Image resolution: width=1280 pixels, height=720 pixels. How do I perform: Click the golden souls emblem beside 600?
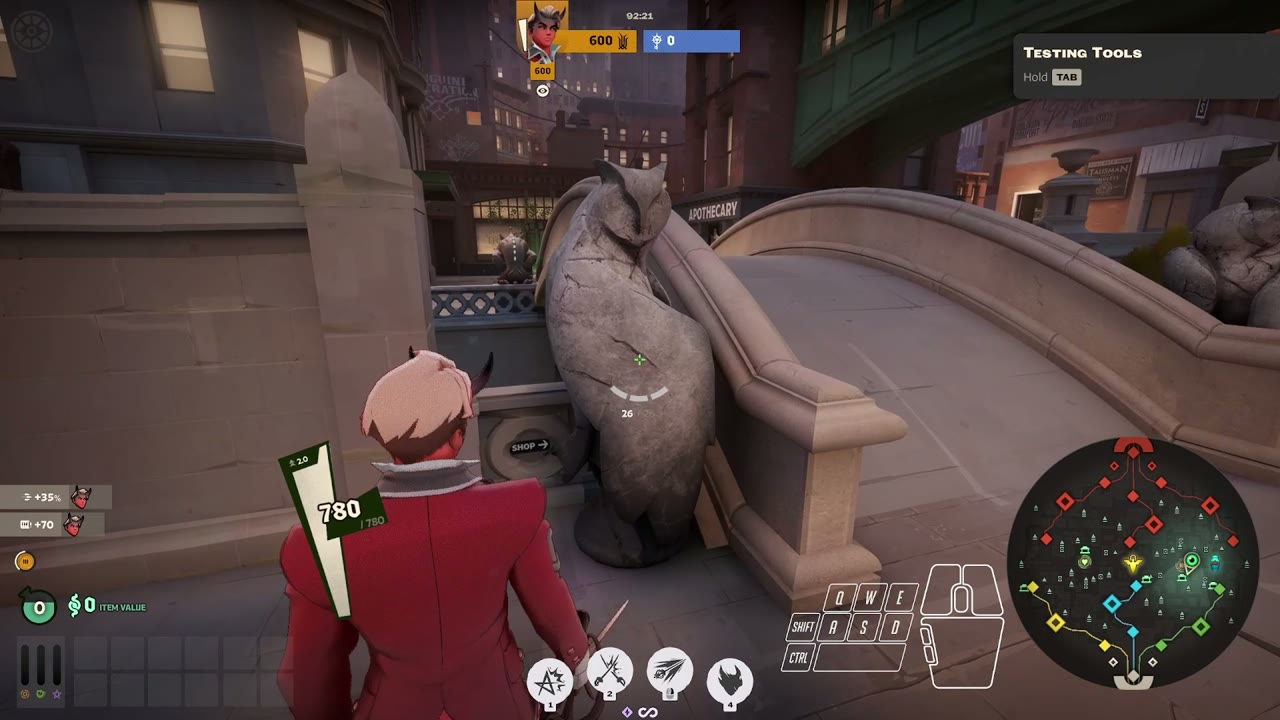[624, 41]
